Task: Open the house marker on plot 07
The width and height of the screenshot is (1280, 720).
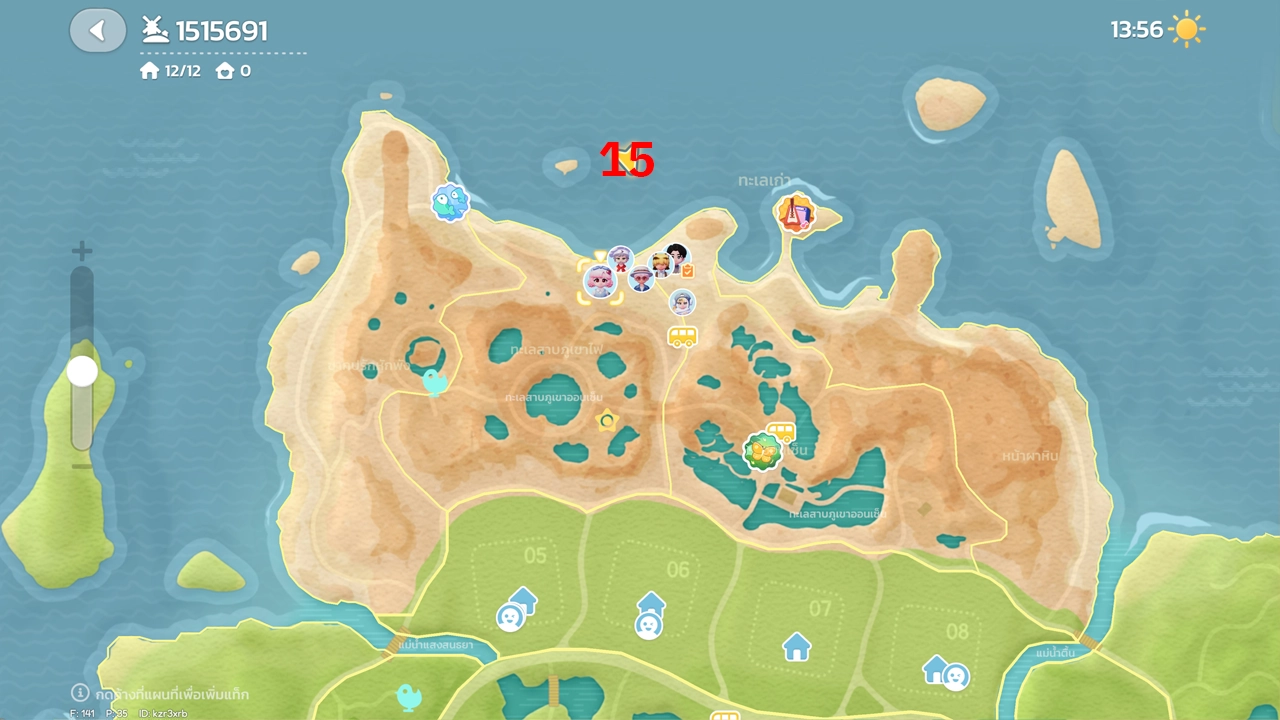Action: pyautogui.click(x=796, y=646)
